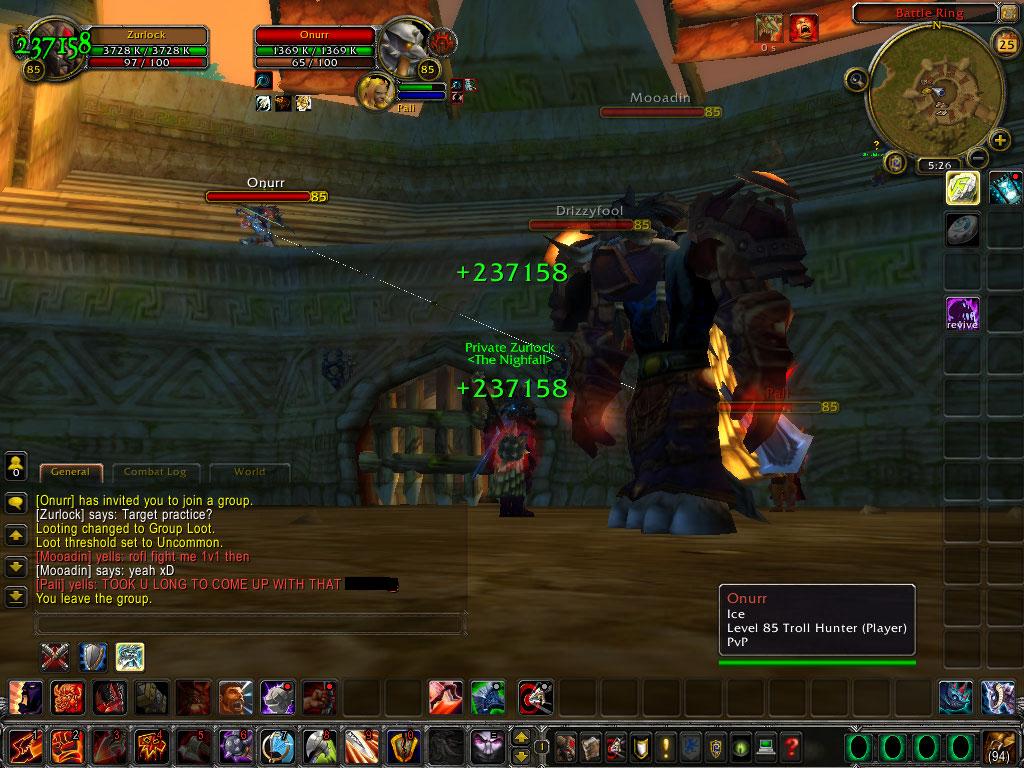Zoom out on the minimap
Viewport: 1024px width, 768px height.
[x=979, y=158]
